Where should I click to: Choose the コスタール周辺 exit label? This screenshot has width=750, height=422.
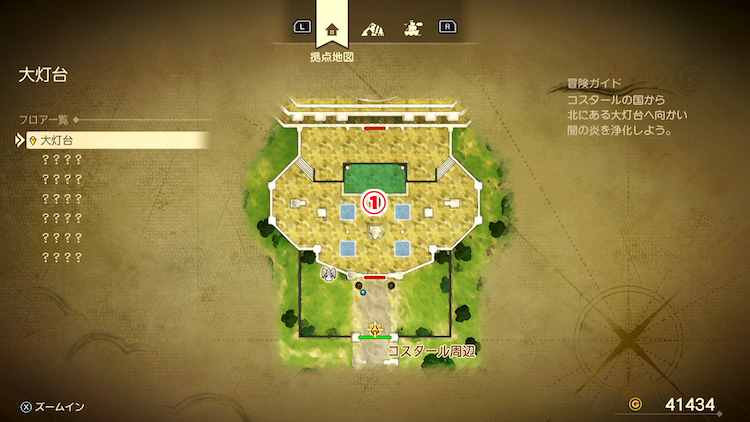tap(429, 352)
